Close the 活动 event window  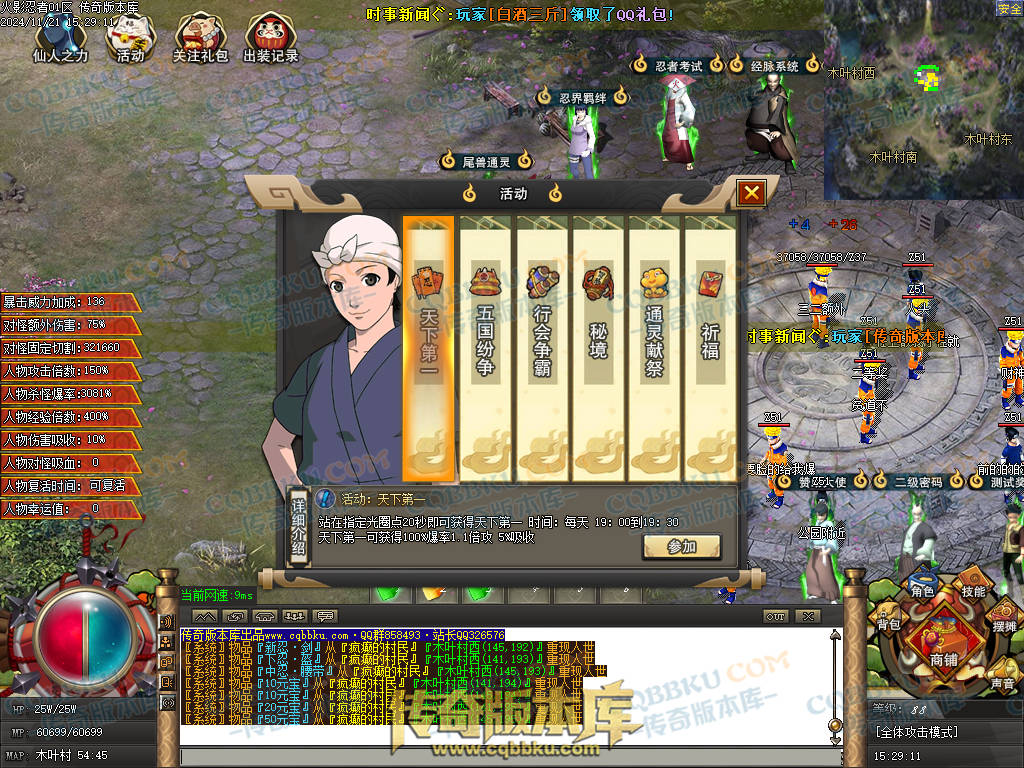pos(752,193)
